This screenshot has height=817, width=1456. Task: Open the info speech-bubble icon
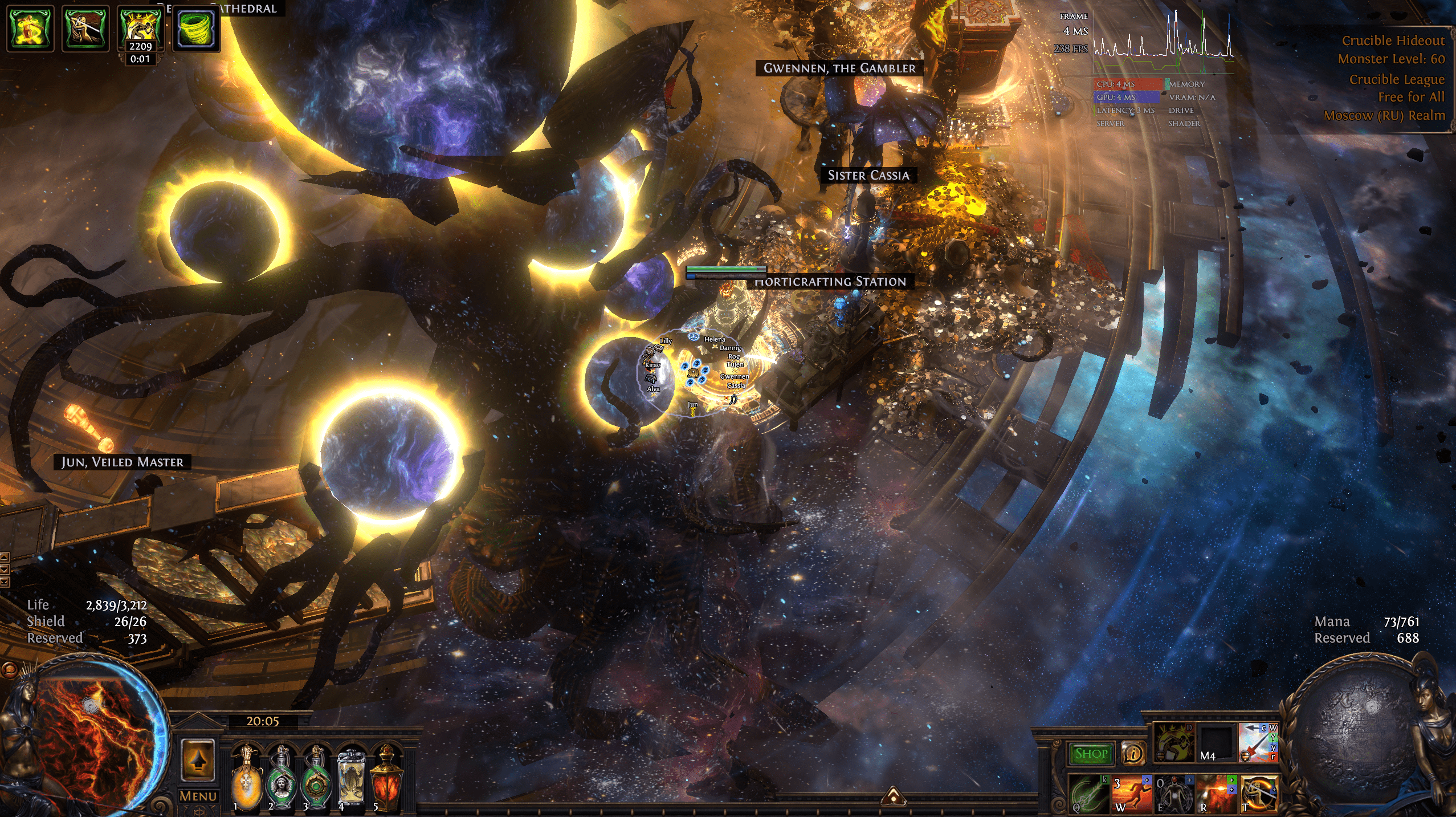[1133, 754]
